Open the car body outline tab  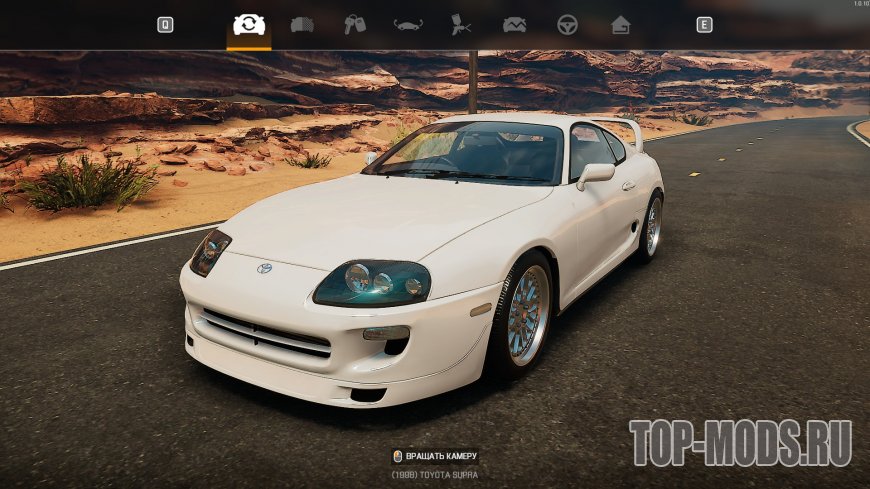tap(408, 25)
